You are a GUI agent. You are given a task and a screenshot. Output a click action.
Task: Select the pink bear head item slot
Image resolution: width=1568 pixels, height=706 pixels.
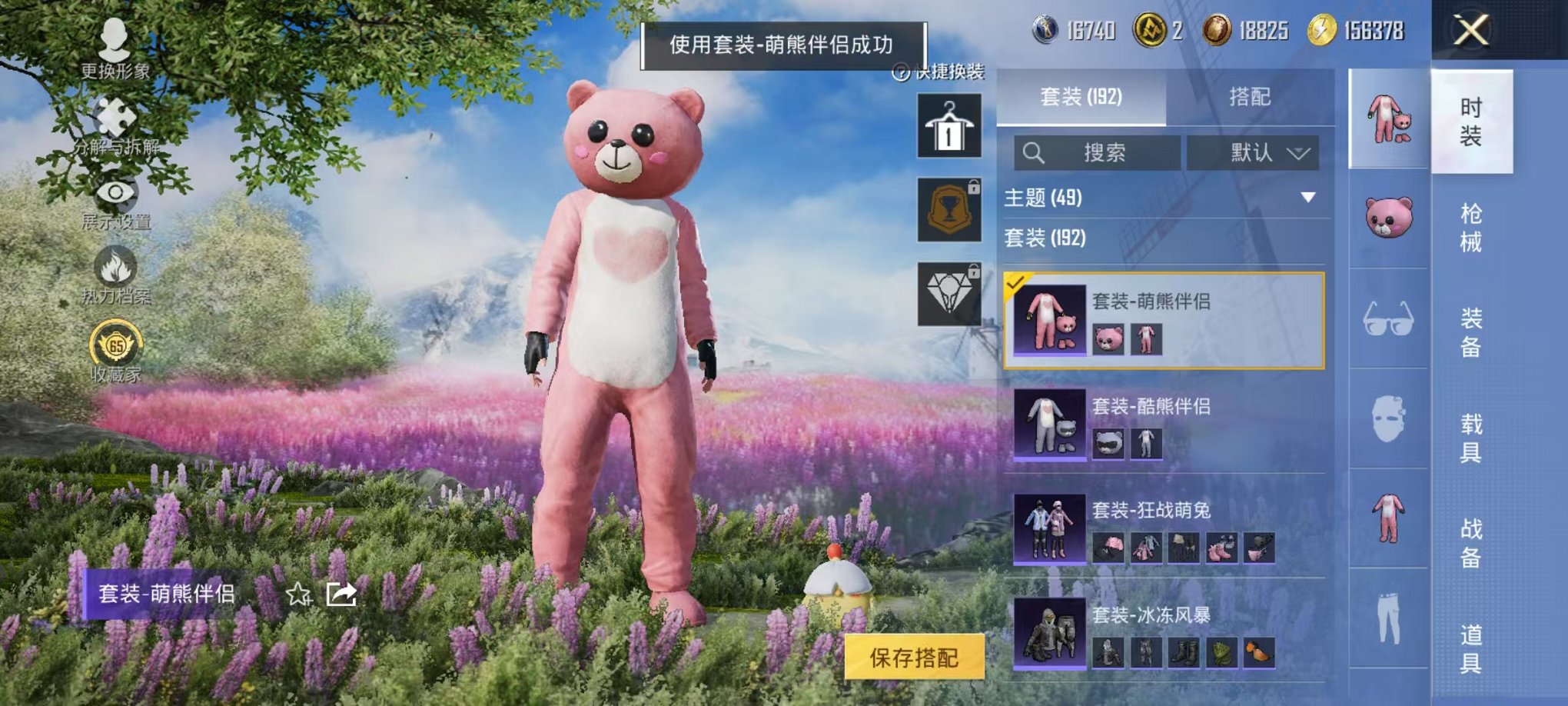pos(1389,217)
